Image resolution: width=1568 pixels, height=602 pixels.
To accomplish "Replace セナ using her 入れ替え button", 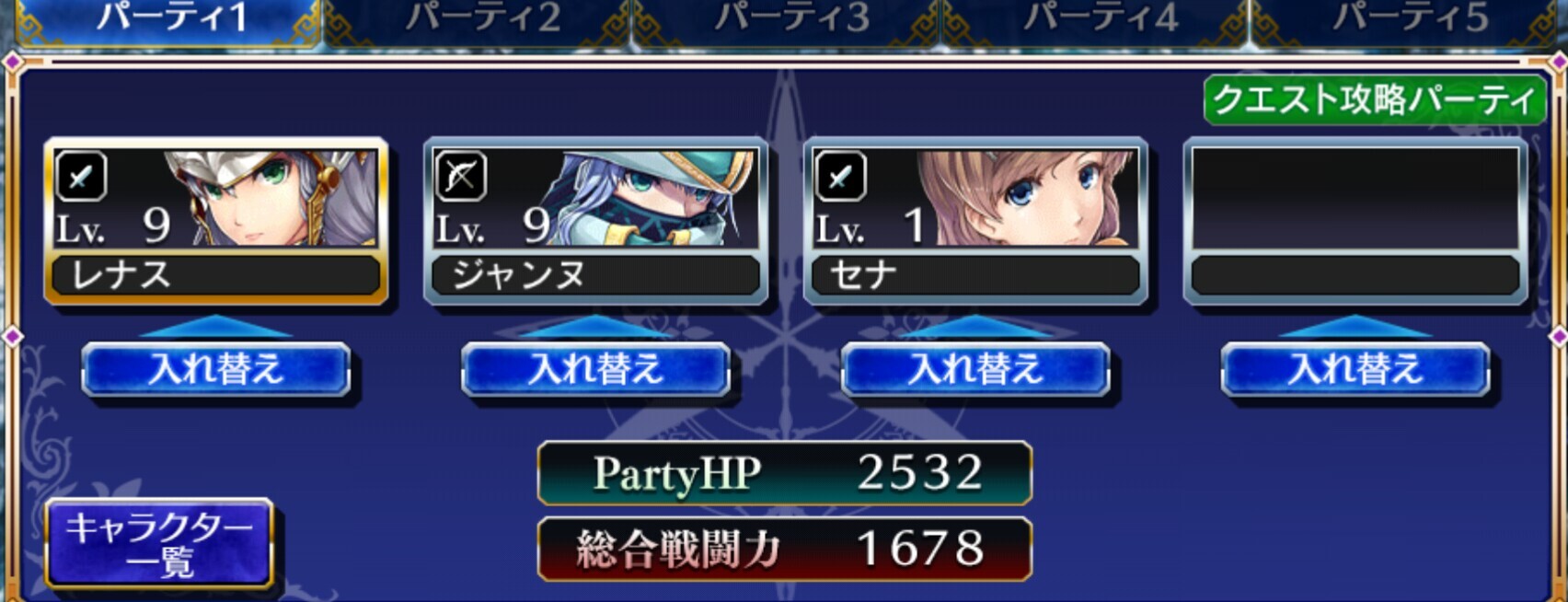I will point(975,369).
